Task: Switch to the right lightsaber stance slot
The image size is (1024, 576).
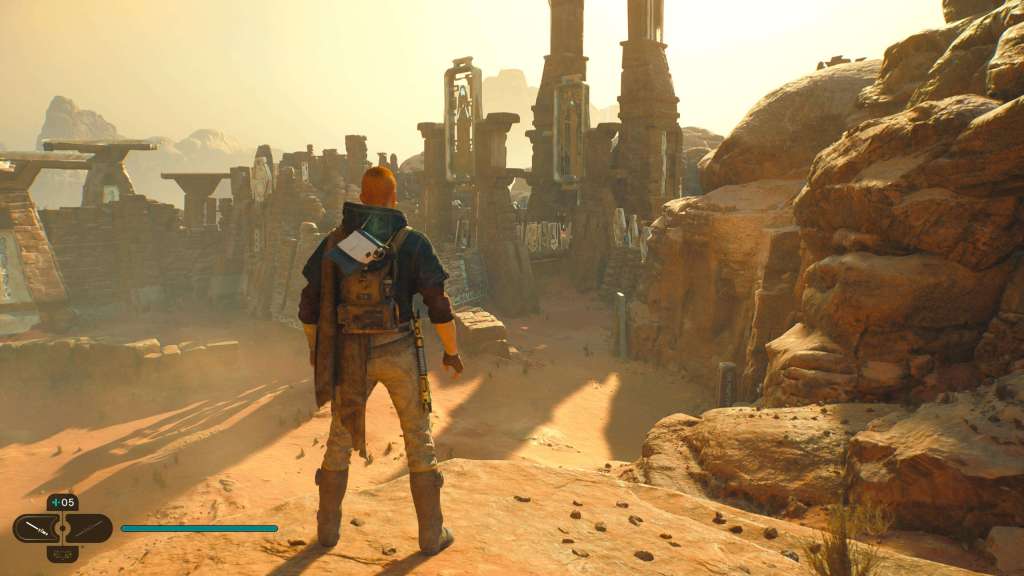Action: tap(89, 528)
